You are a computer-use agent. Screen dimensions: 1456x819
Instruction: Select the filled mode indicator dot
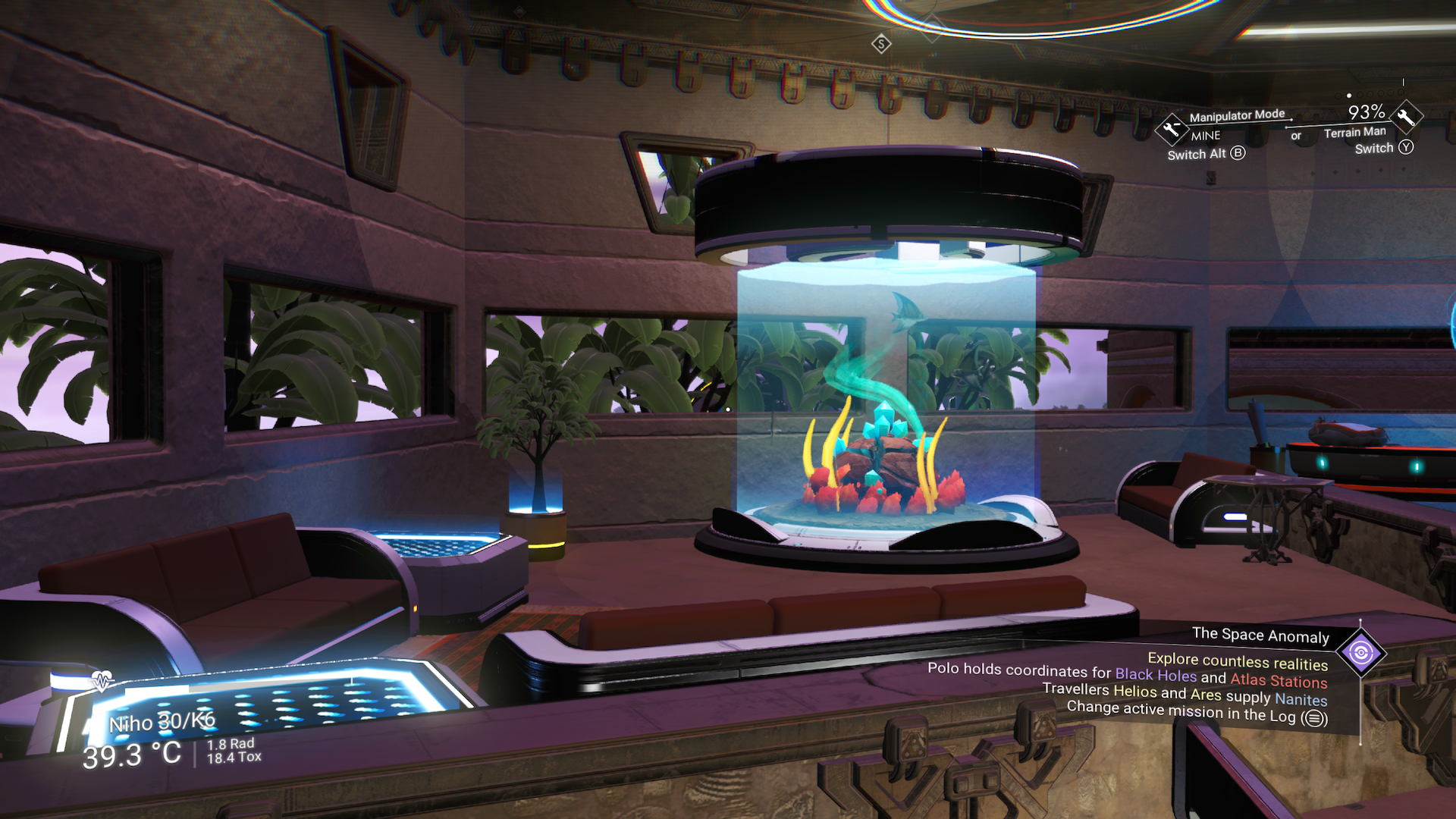click(1349, 96)
